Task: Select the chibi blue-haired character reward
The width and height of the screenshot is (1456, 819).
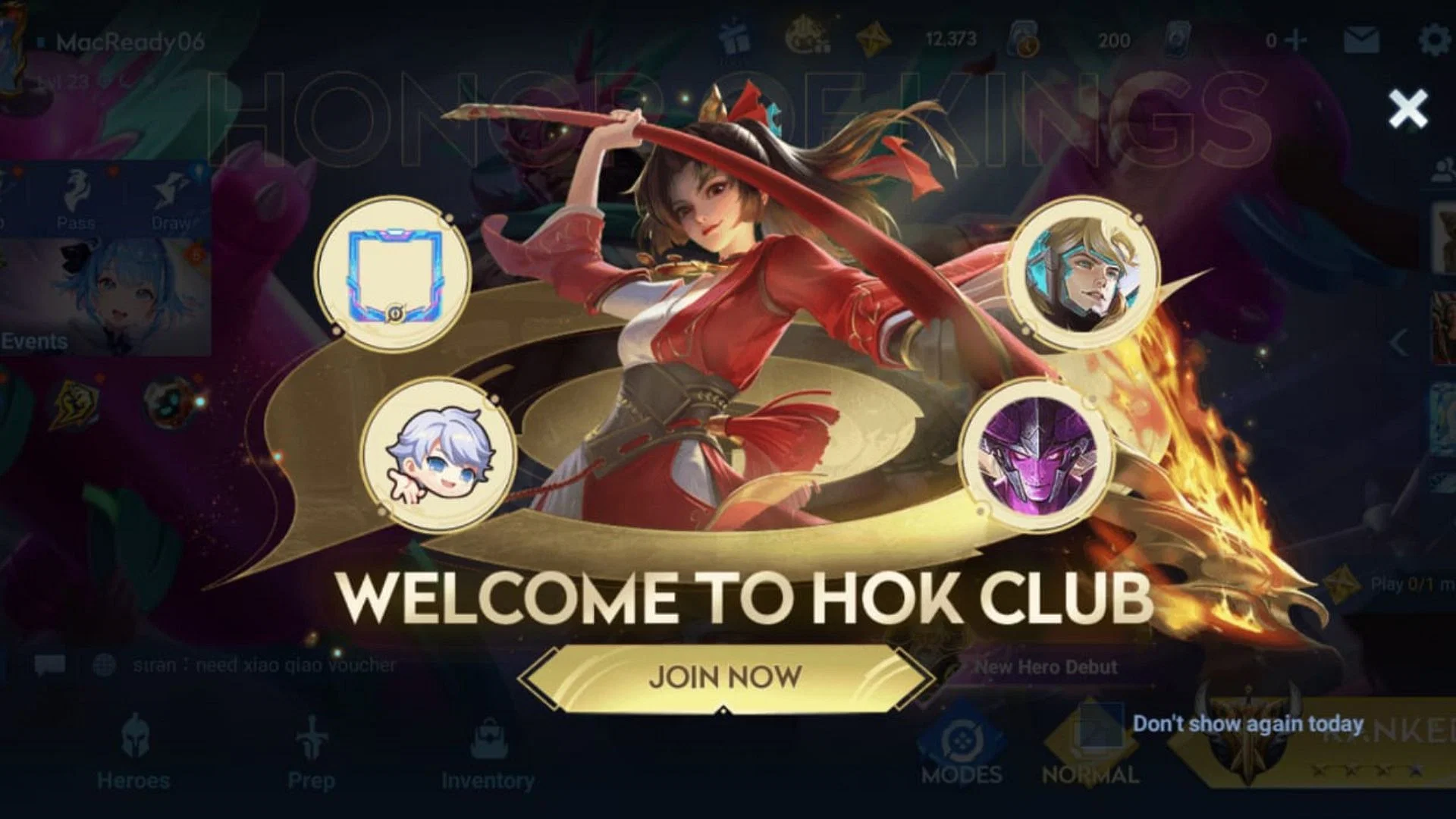Action: 438,455
